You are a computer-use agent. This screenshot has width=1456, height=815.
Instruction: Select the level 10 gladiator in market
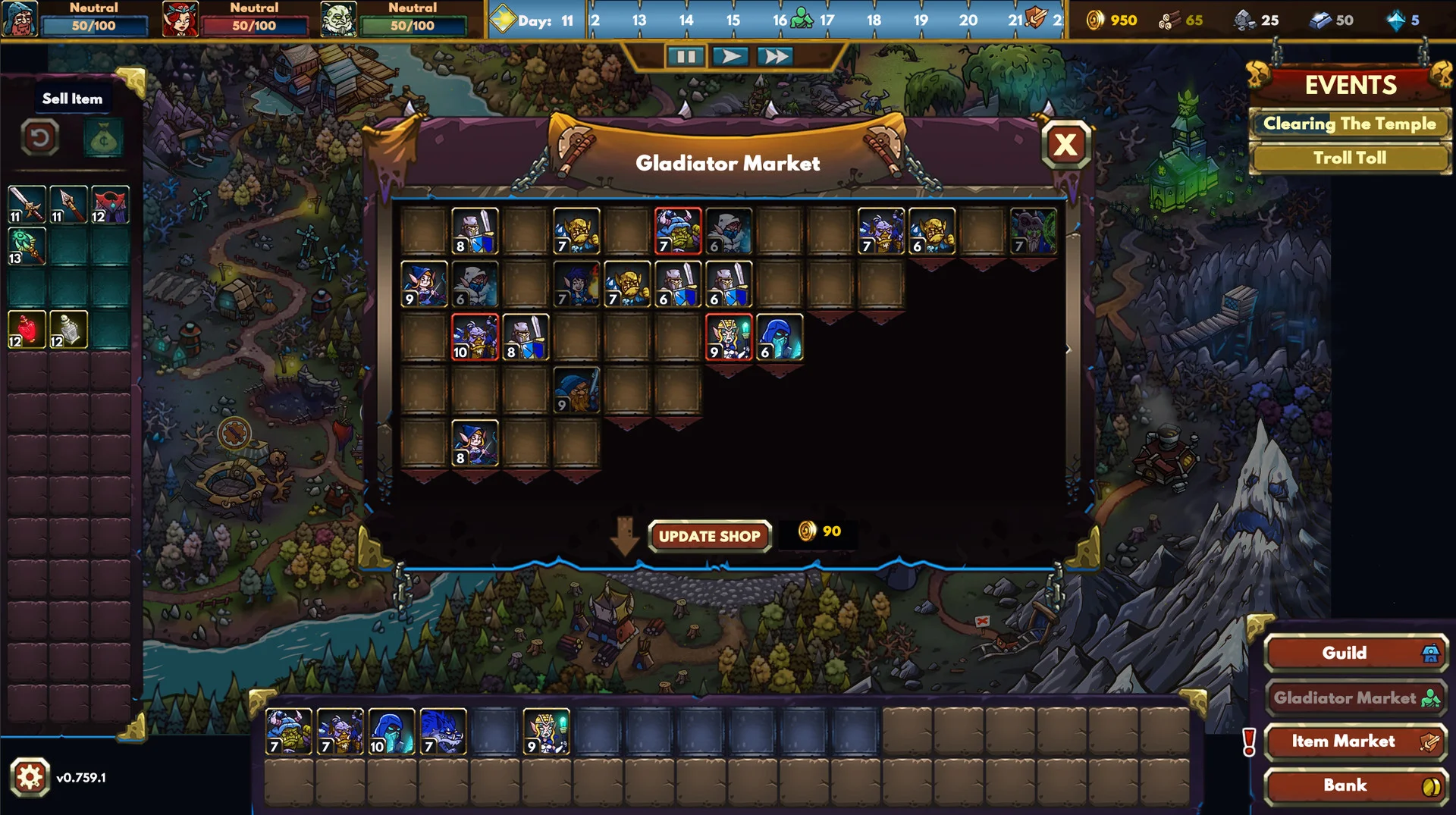(x=475, y=337)
